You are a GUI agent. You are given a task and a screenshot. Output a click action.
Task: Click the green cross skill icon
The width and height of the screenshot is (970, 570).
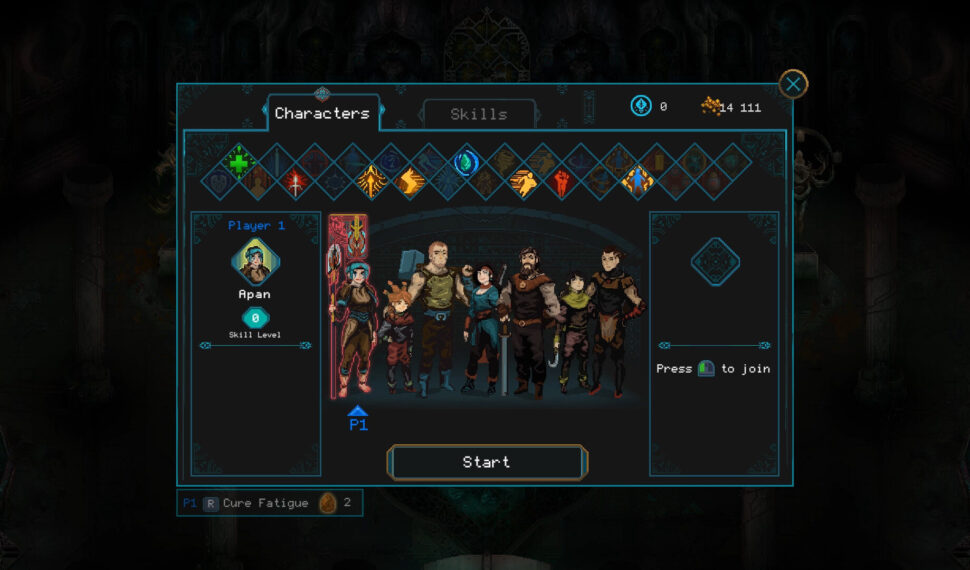click(x=239, y=161)
